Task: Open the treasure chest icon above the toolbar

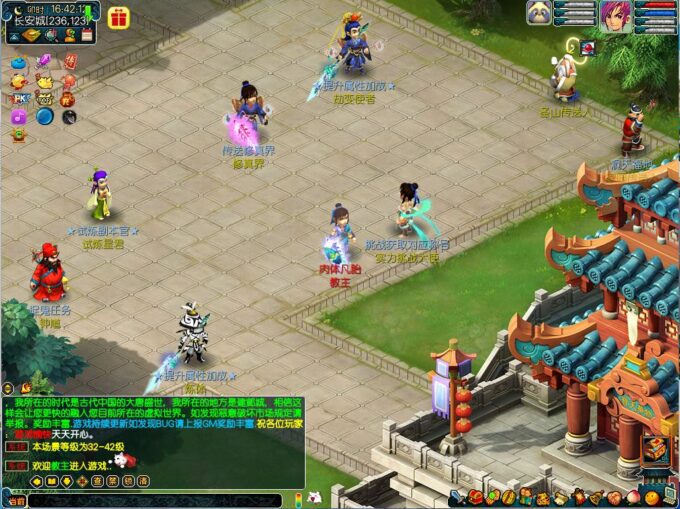Action: pyautogui.click(x=655, y=450)
